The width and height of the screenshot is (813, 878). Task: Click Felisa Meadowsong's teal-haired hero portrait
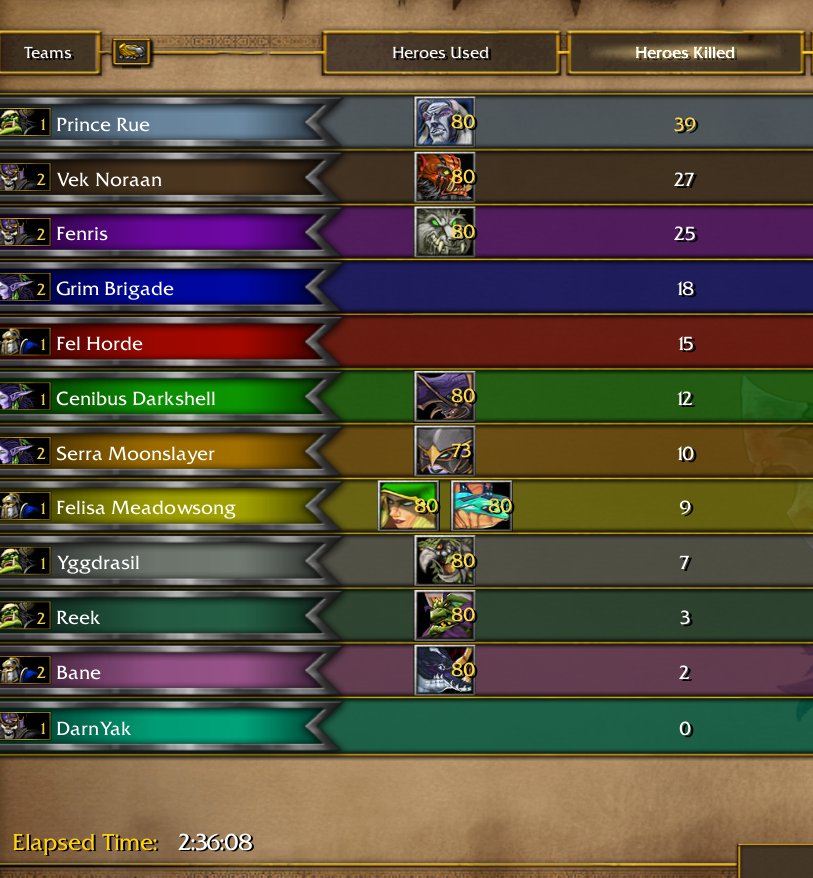click(481, 506)
